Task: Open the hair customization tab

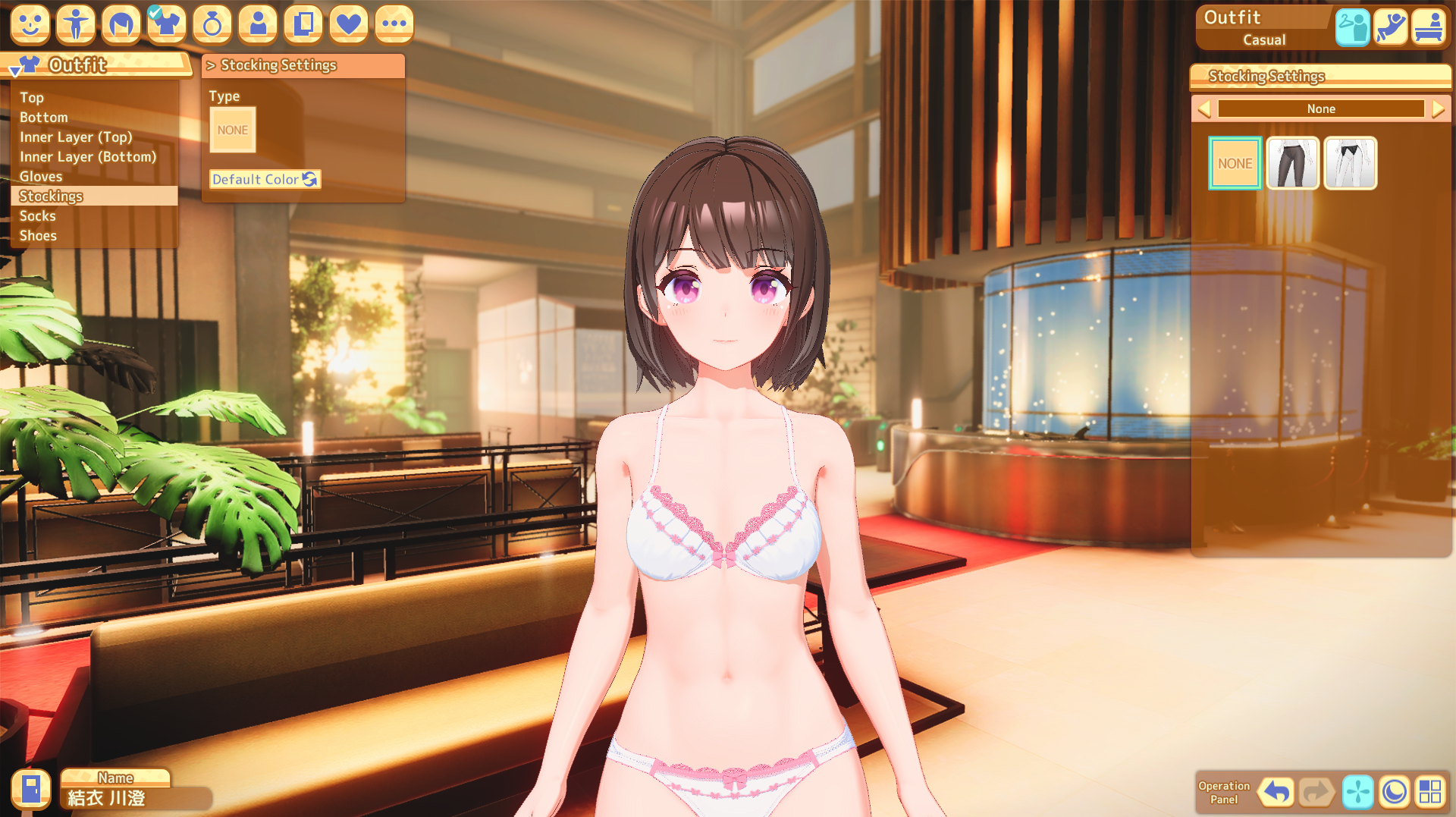Action: coord(121,24)
